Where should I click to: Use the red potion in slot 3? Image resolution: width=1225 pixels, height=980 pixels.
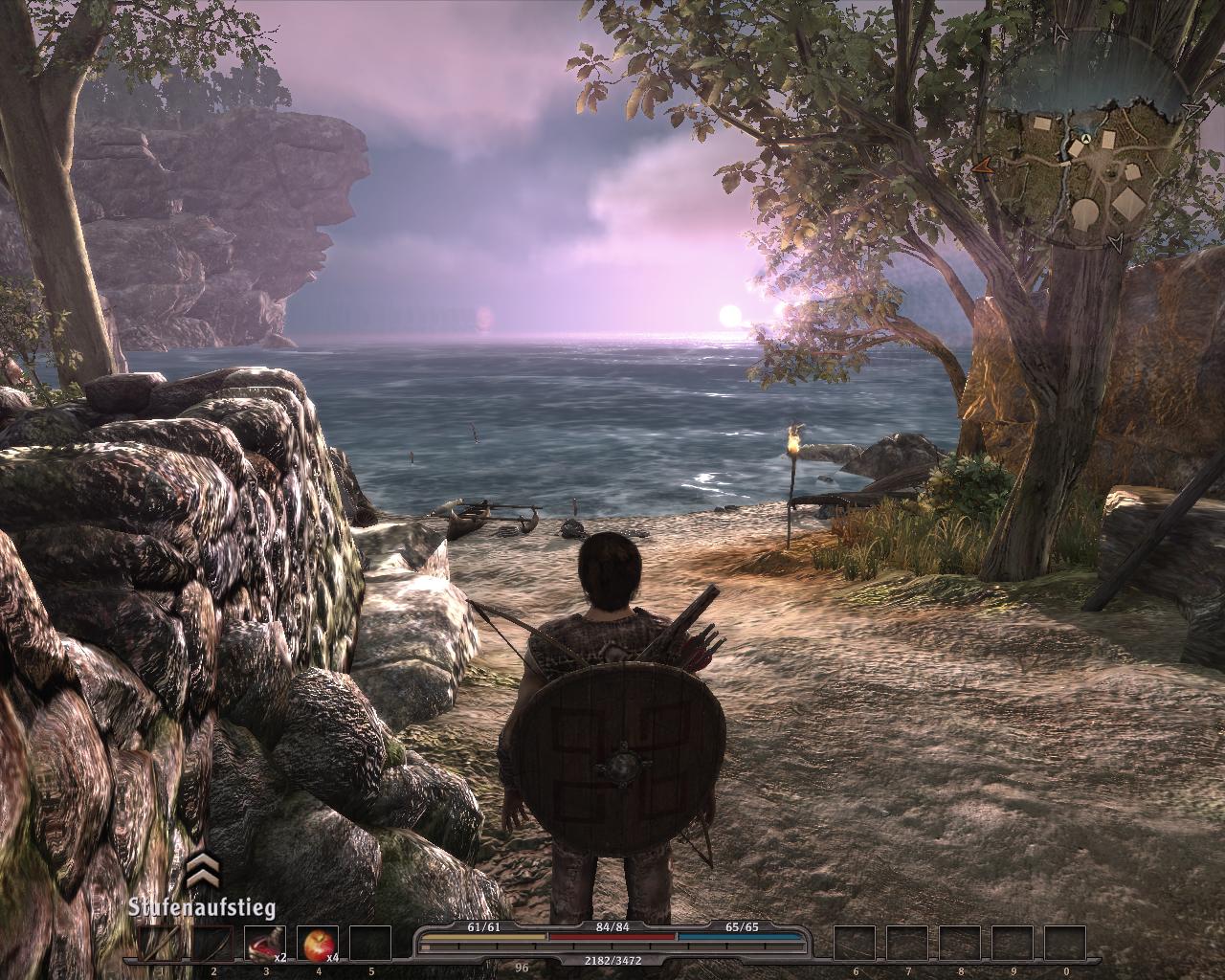(x=265, y=945)
